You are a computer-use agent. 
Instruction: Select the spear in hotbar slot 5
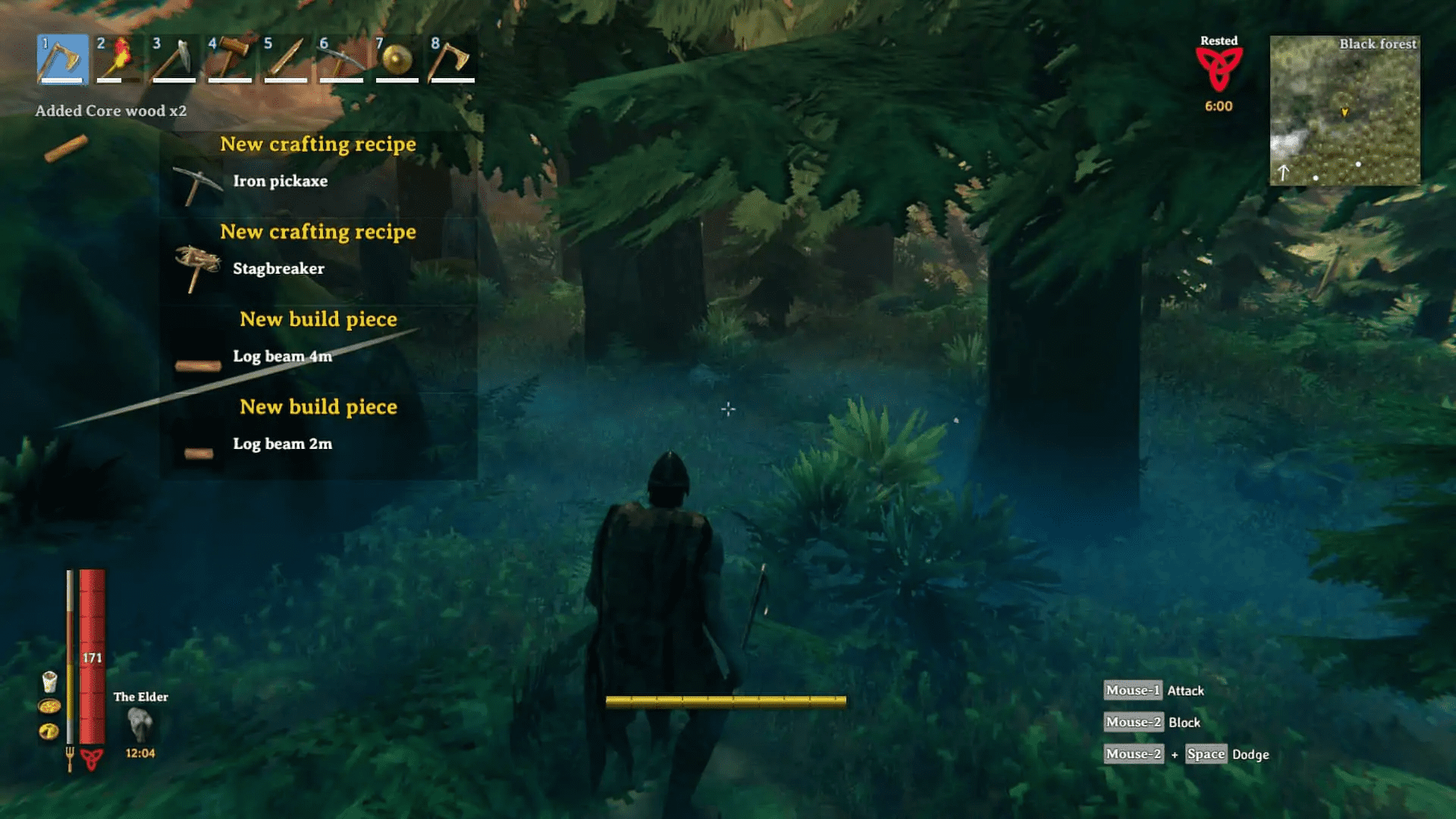tap(286, 61)
